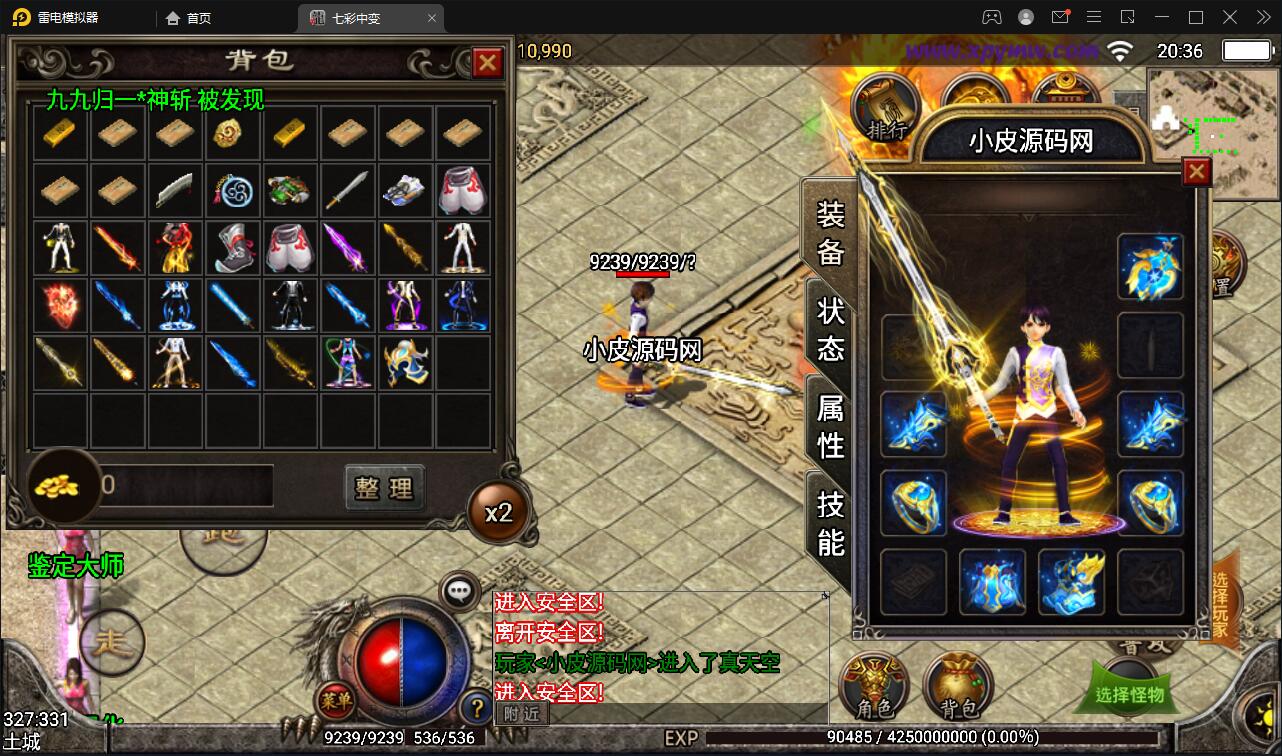
Task: Select the white trousers item in the backpack
Action: 464,190
